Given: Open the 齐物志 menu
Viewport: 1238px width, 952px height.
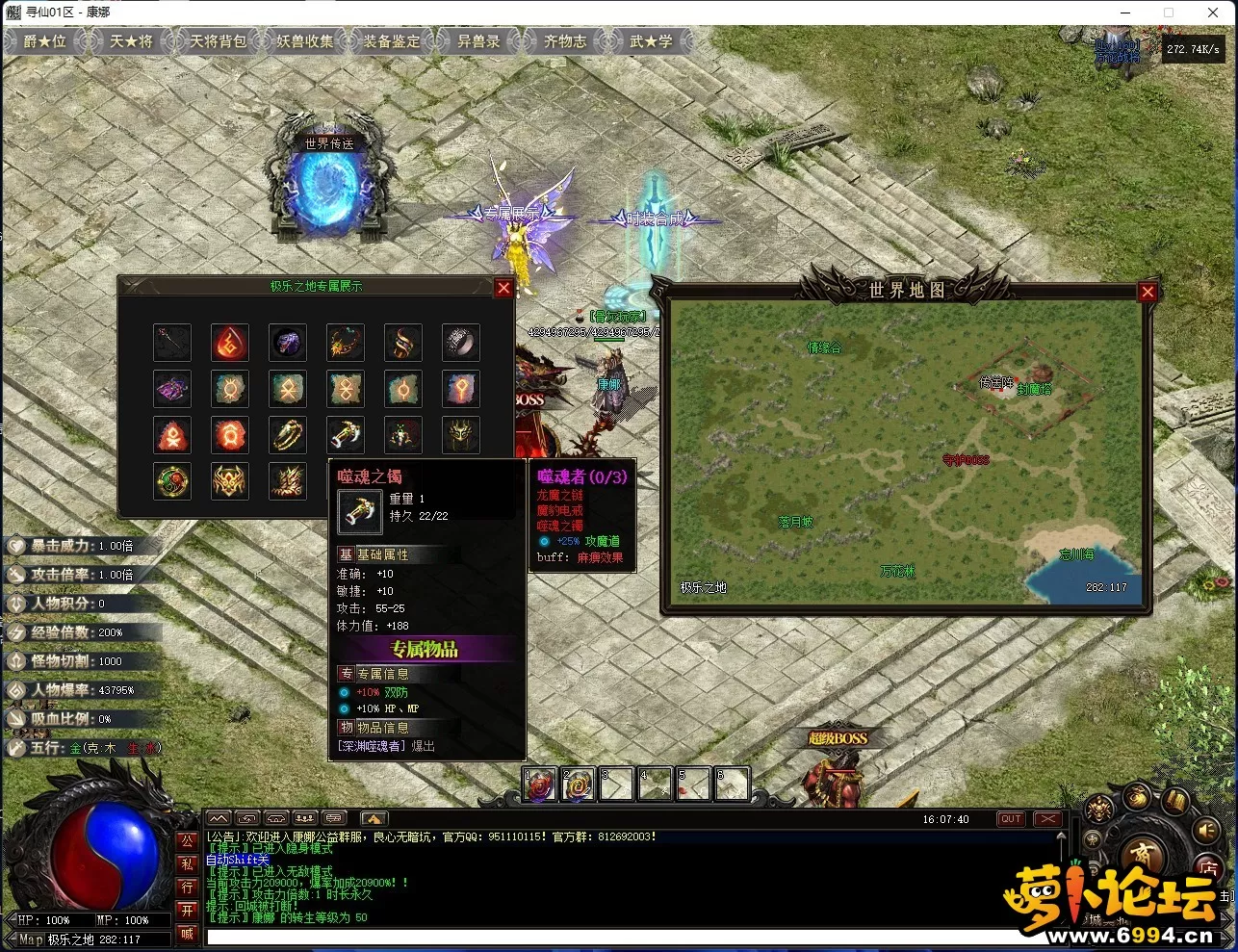Looking at the screenshot, I should [564, 41].
